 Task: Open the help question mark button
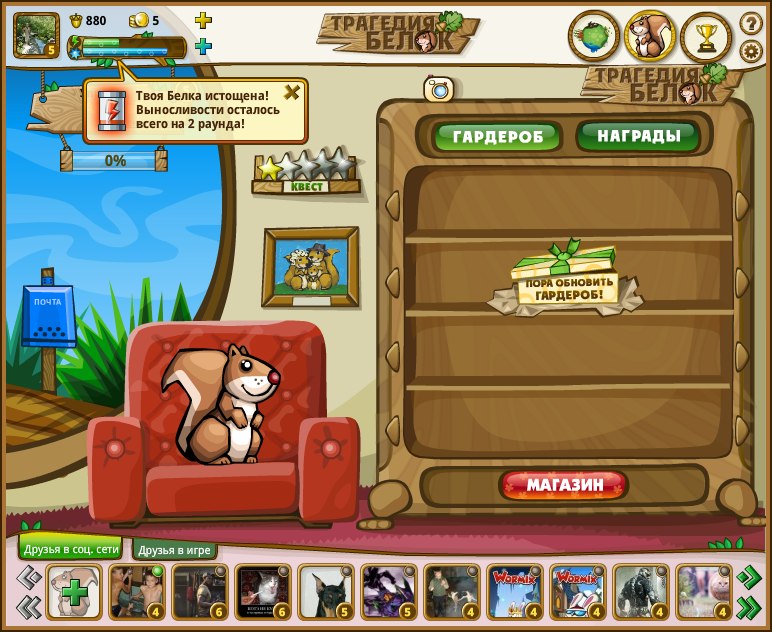click(x=751, y=23)
